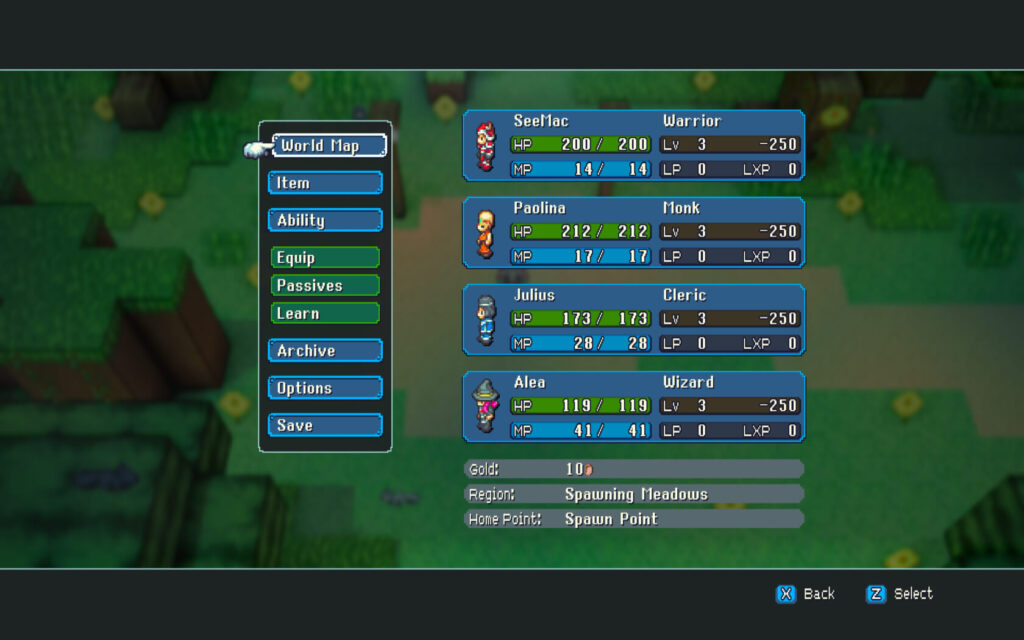
Task: Pick Alea the Wizard's party card
Action: click(633, 406)
